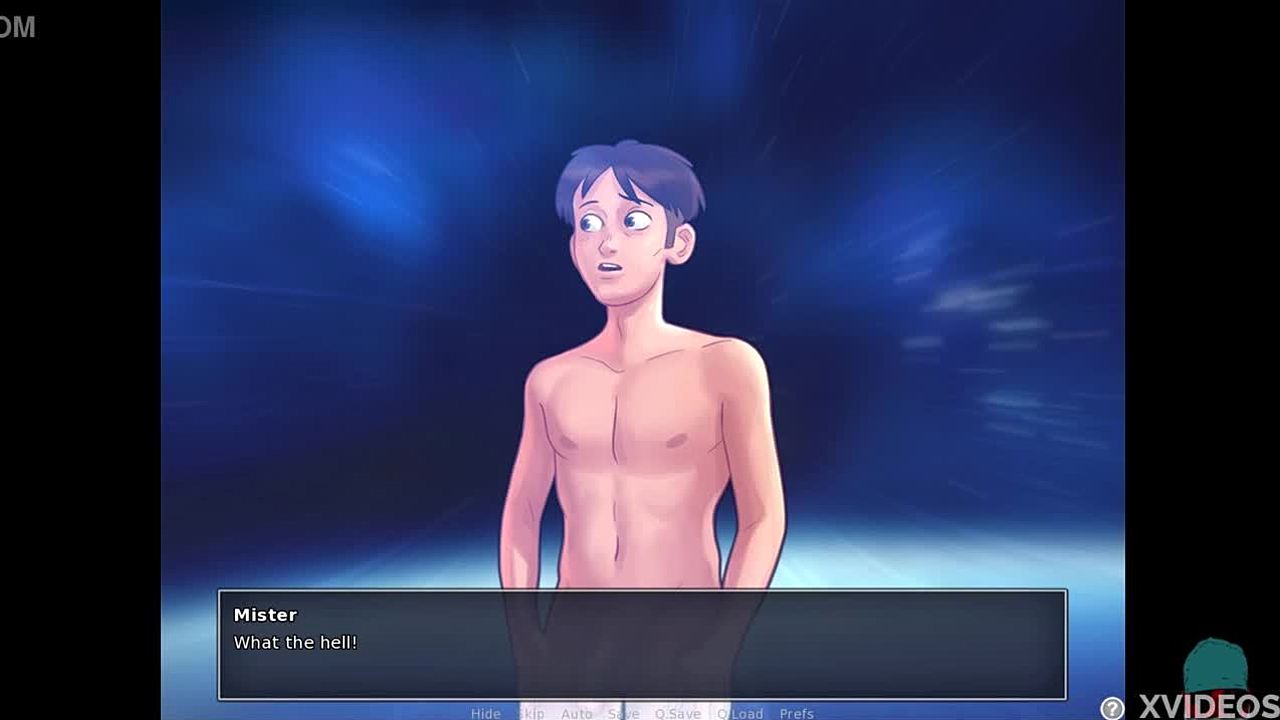Open the question mark help icon
The image size is (1280, 720).
coord(1112,708)
